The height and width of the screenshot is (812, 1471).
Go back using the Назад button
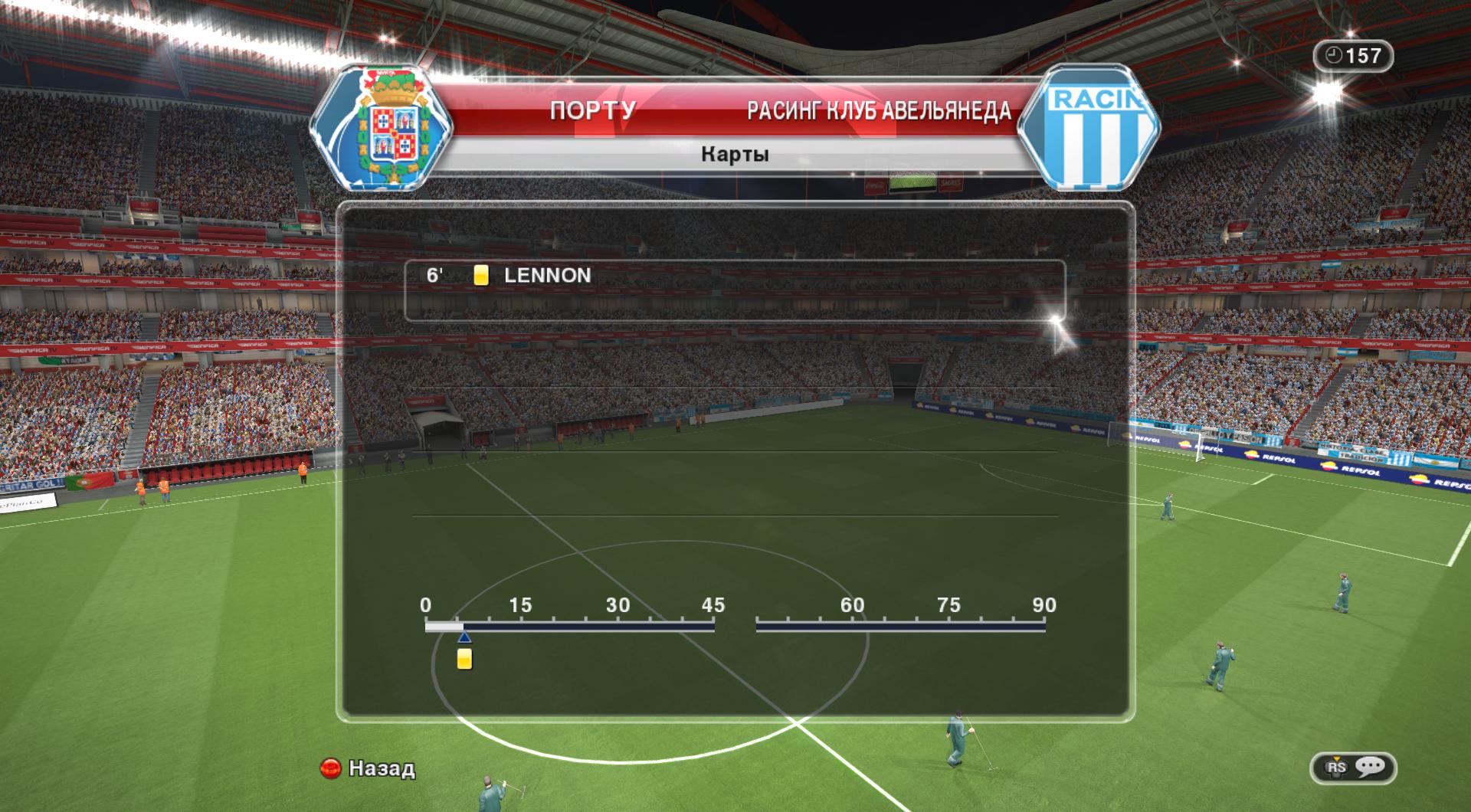pyautogui.click(x=368, y=768)
